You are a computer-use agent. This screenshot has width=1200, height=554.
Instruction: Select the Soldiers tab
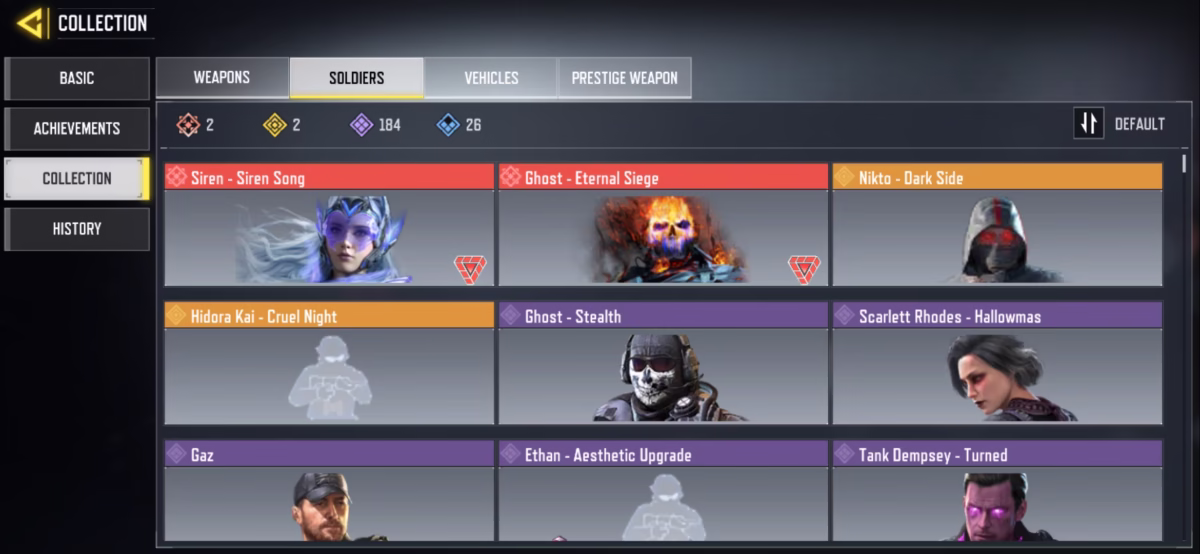coord(356,78)
